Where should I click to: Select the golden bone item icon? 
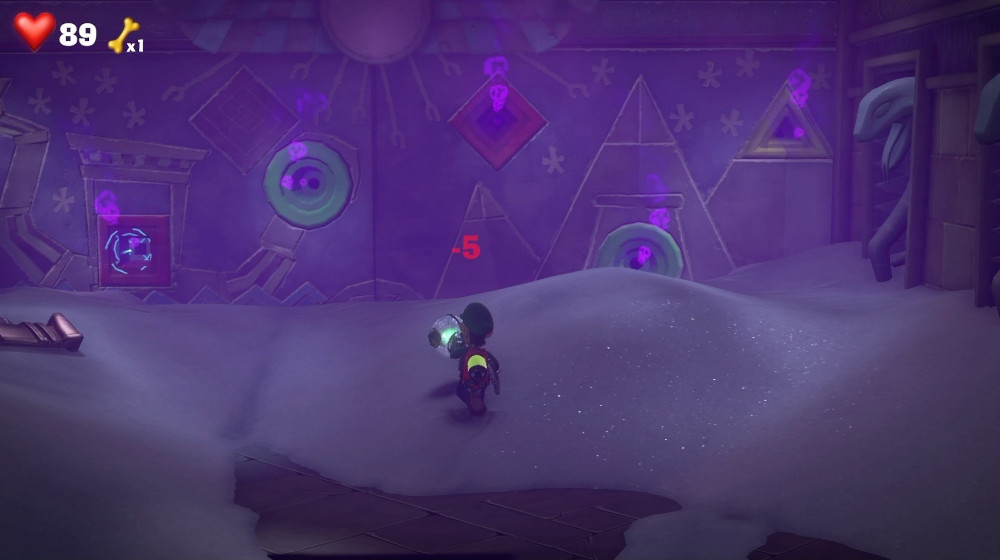pos(123,35)
